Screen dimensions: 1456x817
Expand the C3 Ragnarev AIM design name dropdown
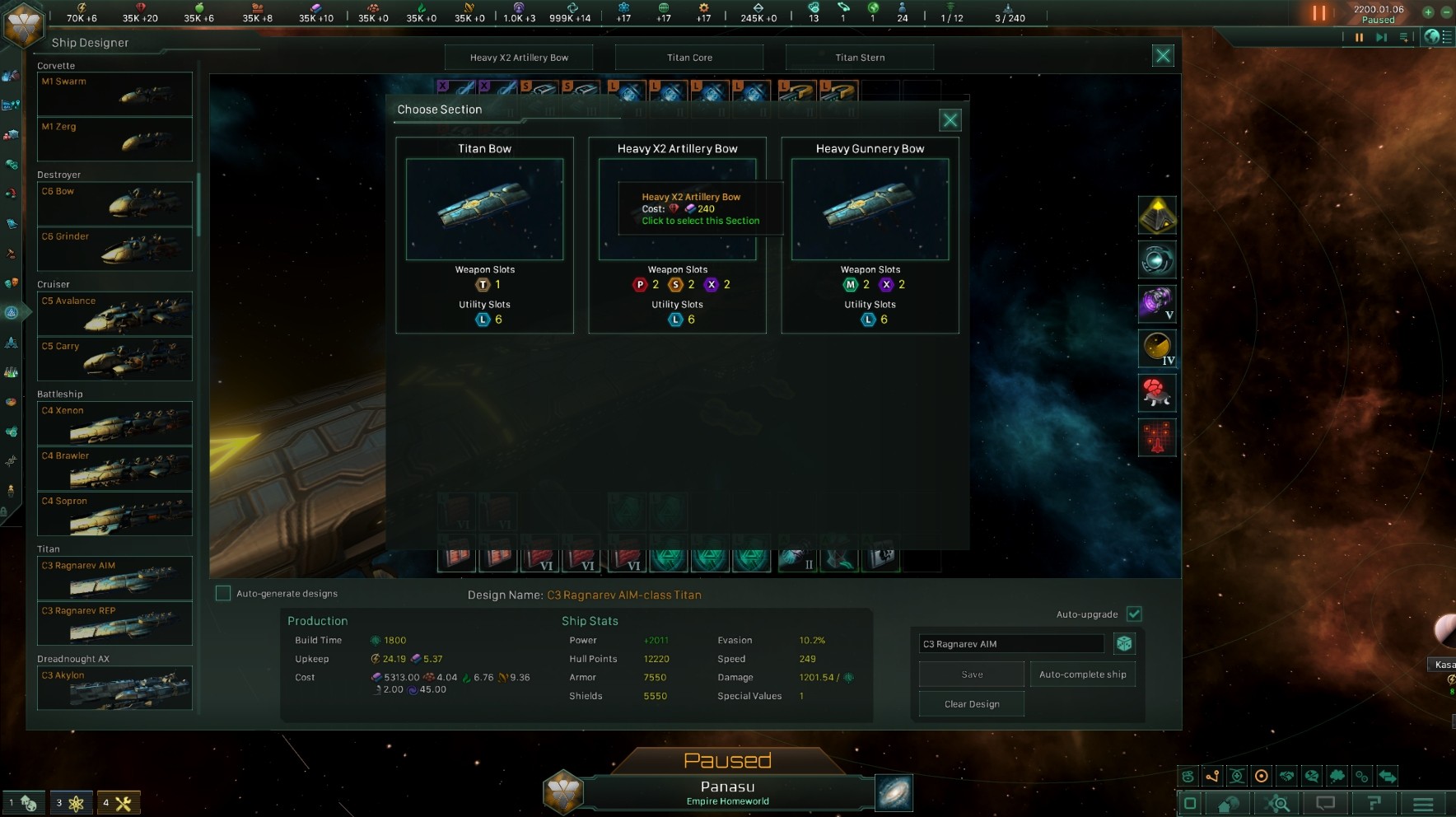click(x=1010, y=643)
